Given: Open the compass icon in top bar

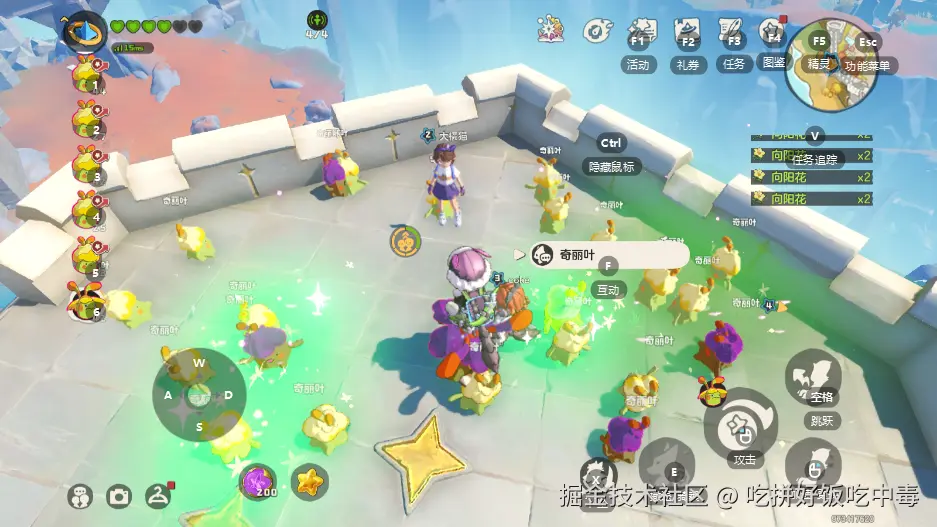Looking at the screenshot, I should (597, 32).
